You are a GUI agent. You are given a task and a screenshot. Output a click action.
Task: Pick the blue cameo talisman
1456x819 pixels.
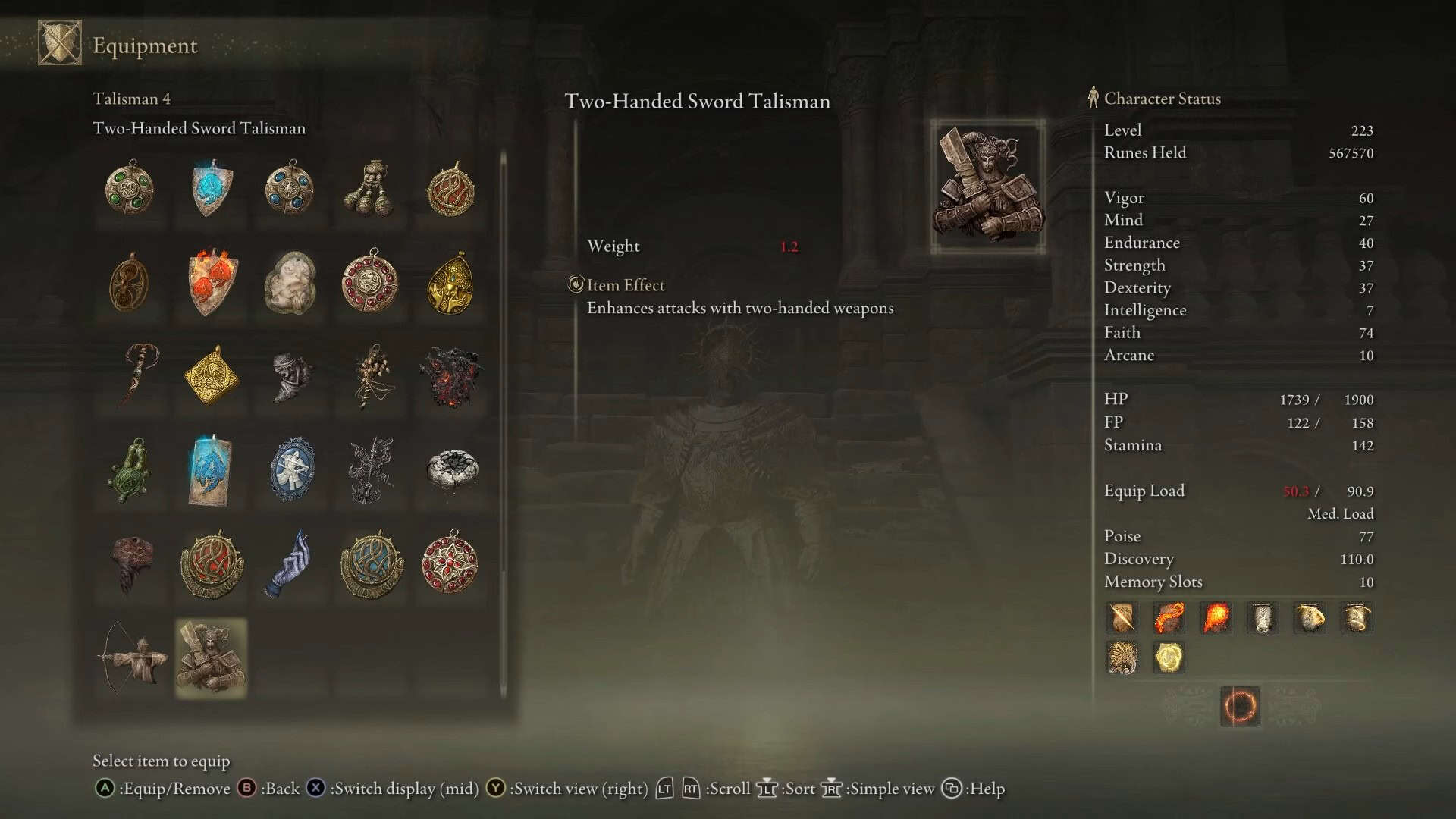(292, 470)
